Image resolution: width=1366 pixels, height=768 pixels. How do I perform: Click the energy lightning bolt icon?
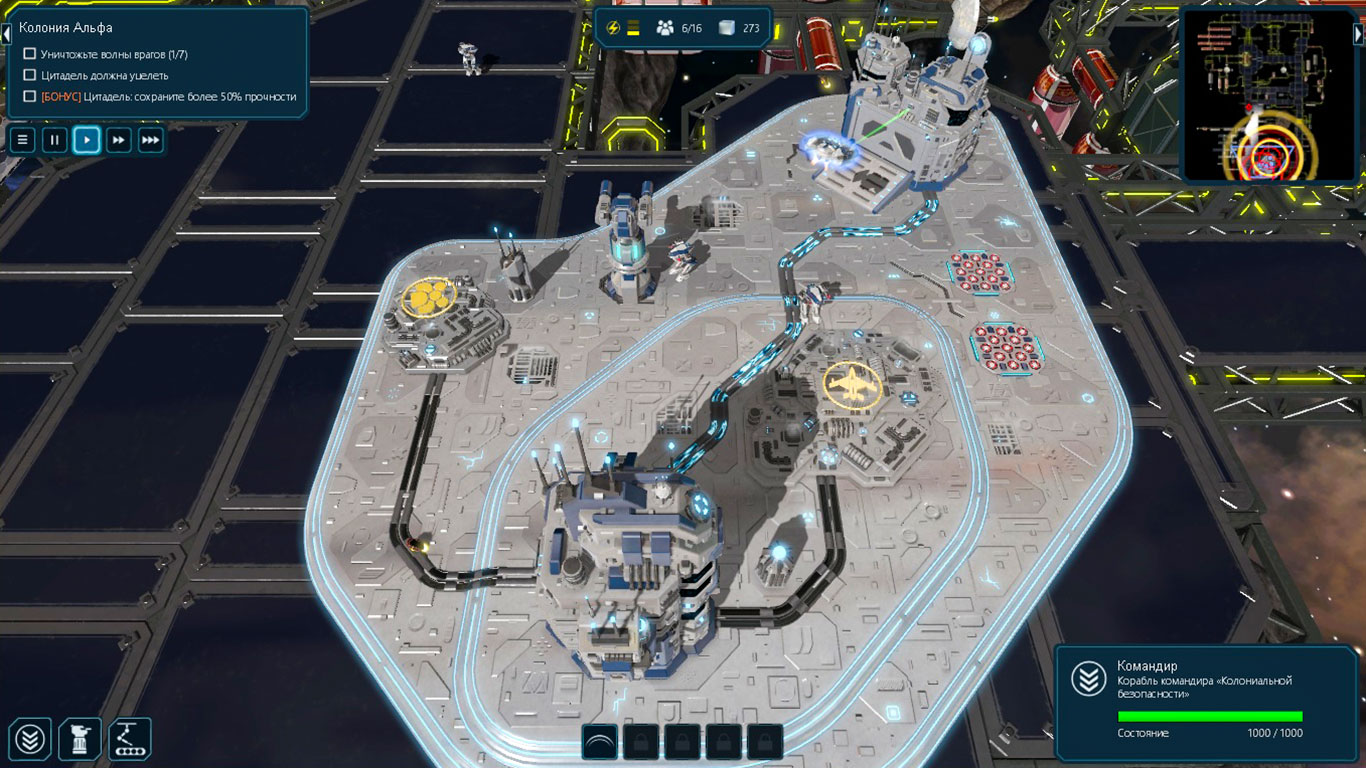(614, 28)
